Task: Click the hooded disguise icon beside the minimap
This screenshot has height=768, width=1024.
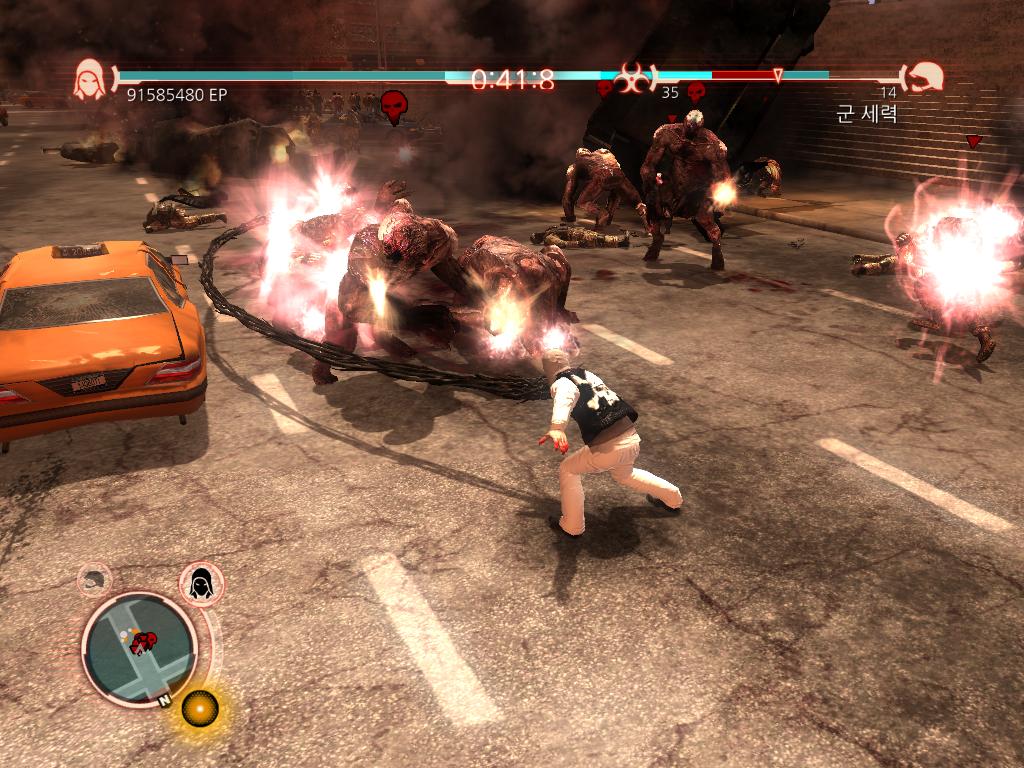Action: [201, 582]
